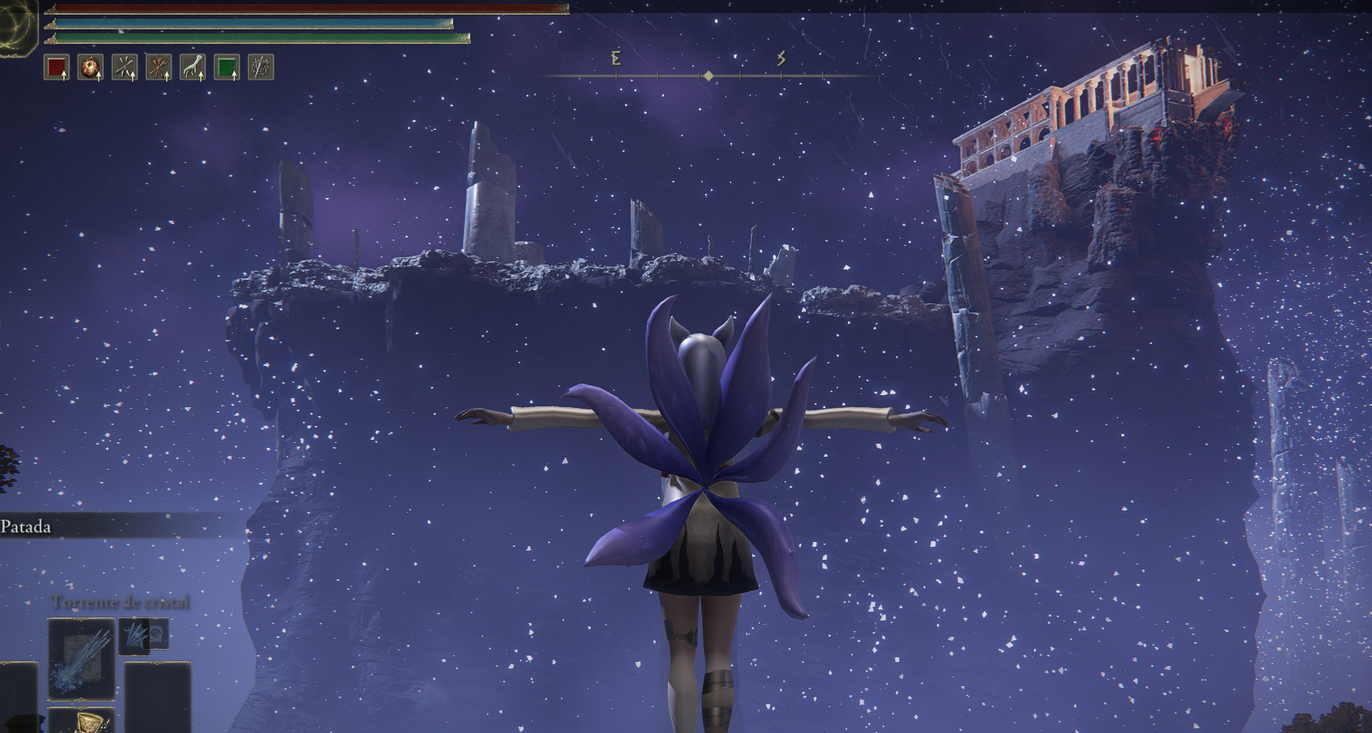The width and height of the screenshot is (1372, 733).
Task: Select the green square buff icon
Action: pos(226,67)
